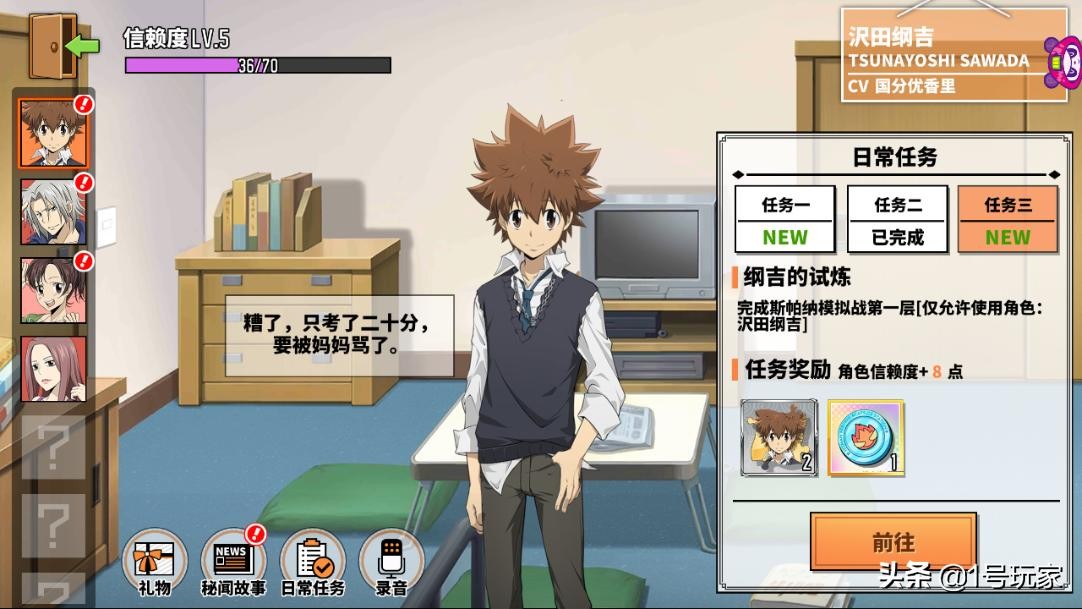
Task: Tap the pink mascot icon beside nameplate
Action: 1062,61
